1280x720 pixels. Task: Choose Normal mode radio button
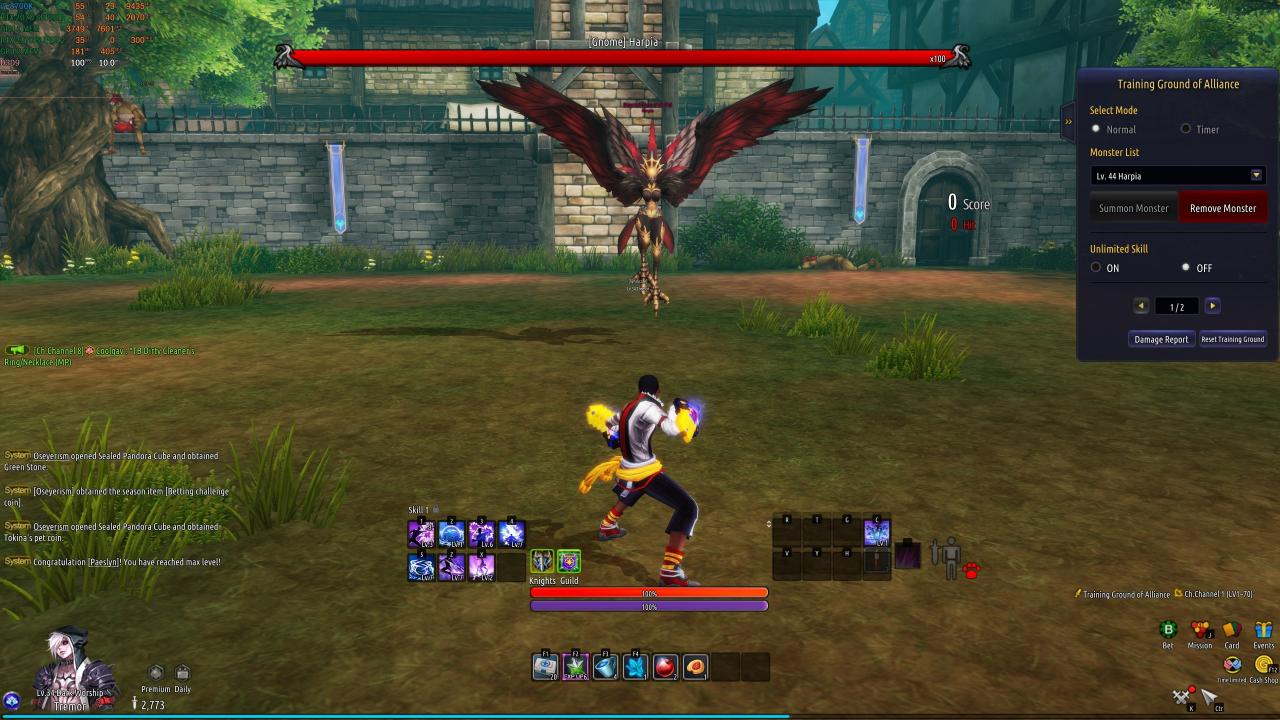point(1096,129)
